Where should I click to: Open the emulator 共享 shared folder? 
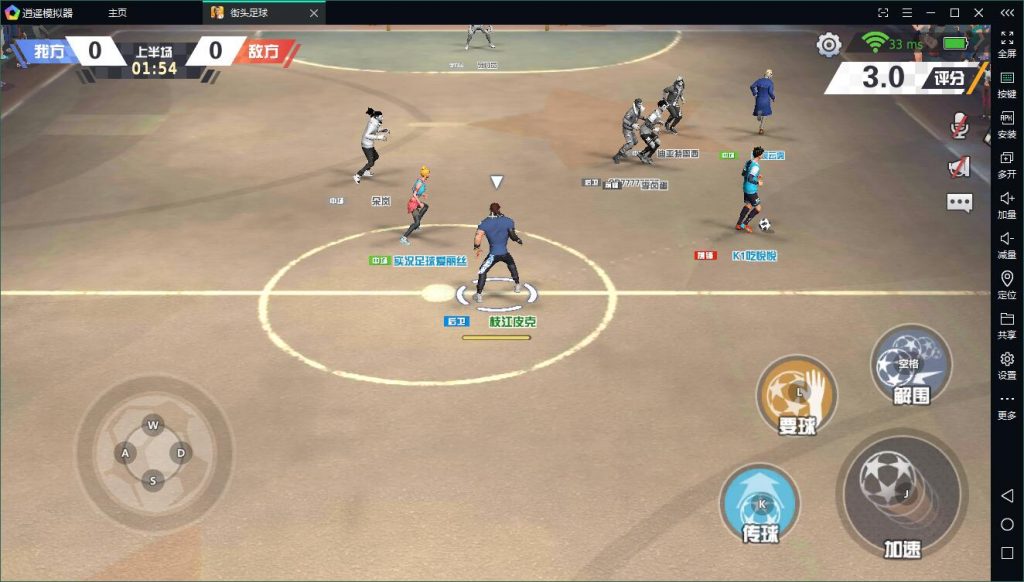[1007, 325]
